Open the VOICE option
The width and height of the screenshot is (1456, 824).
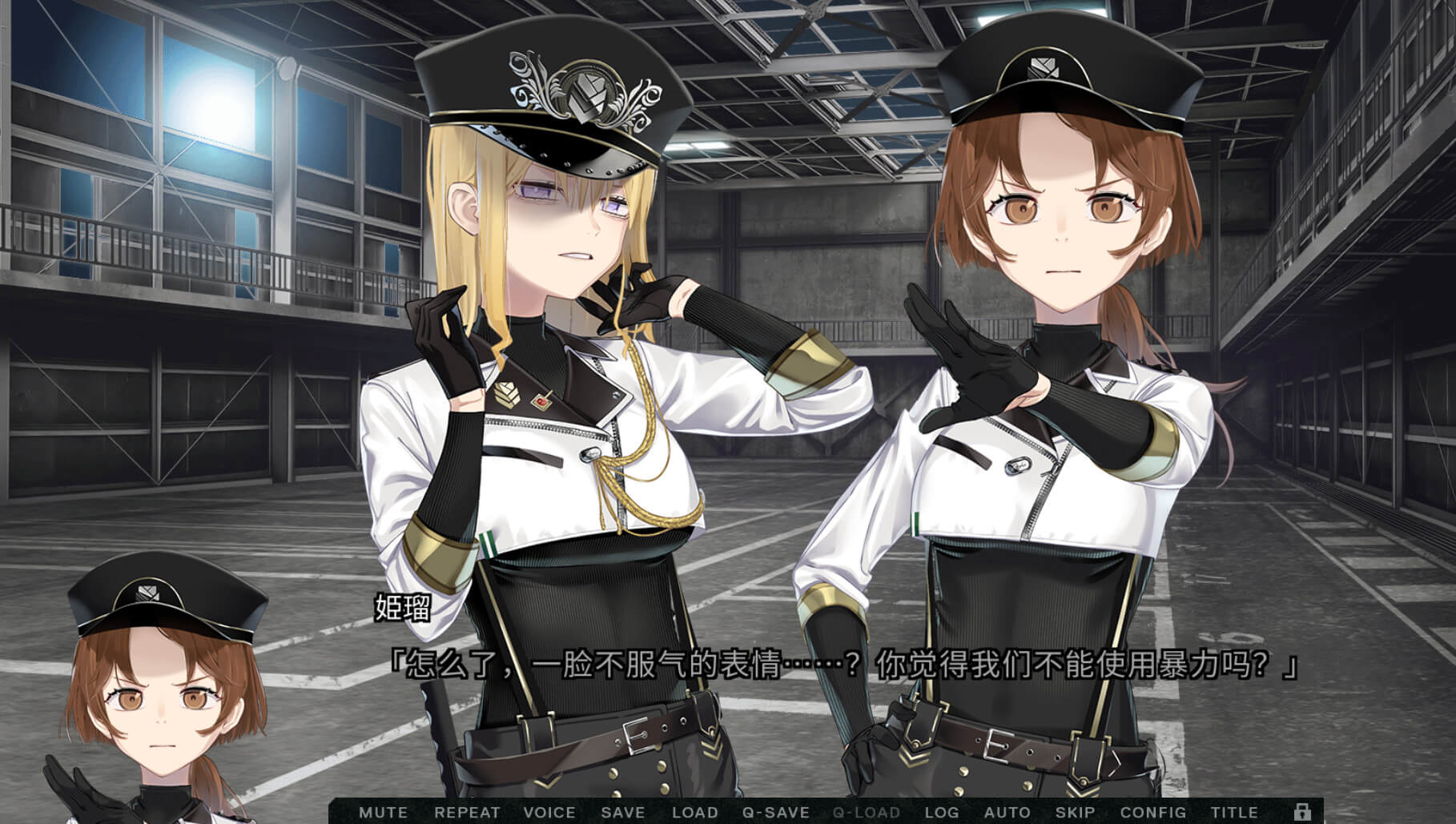(549, 812)
